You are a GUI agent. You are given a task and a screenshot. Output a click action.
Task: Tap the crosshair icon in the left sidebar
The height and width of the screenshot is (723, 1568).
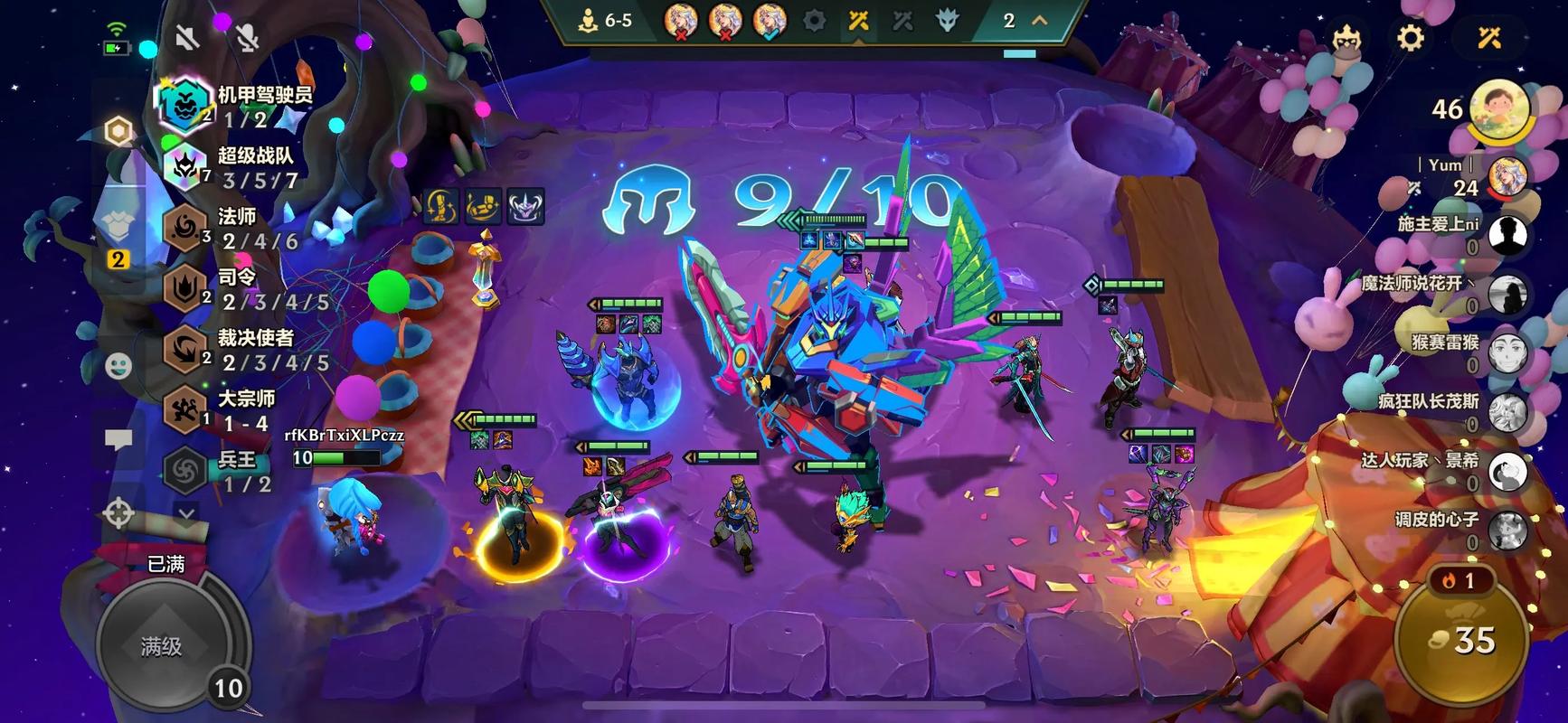tap(118, 513)
